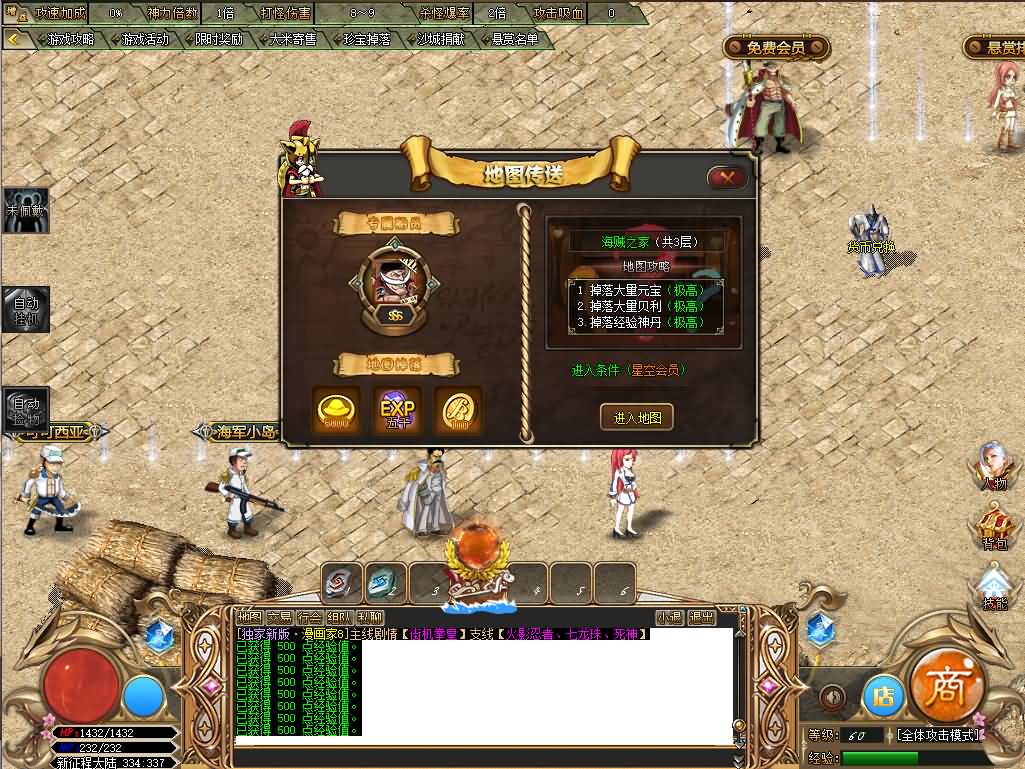Click the 进入地图 enter map button
This screenshot has width=1025, height=769.
click(636, 417)
